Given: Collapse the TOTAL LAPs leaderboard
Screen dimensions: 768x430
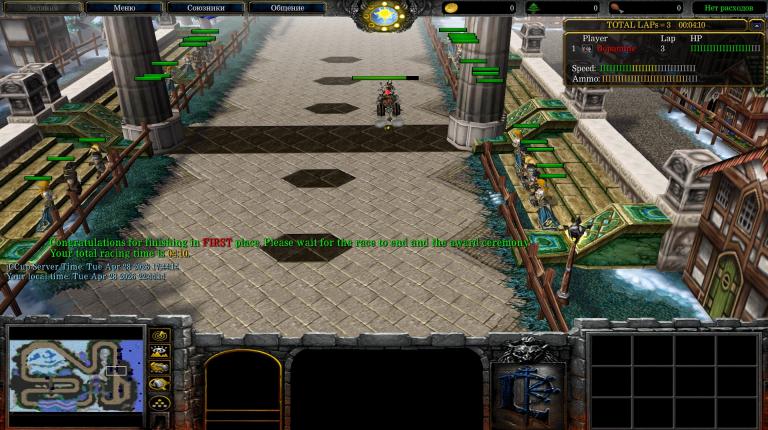Looking at the screenshot, I should point(756,25).
